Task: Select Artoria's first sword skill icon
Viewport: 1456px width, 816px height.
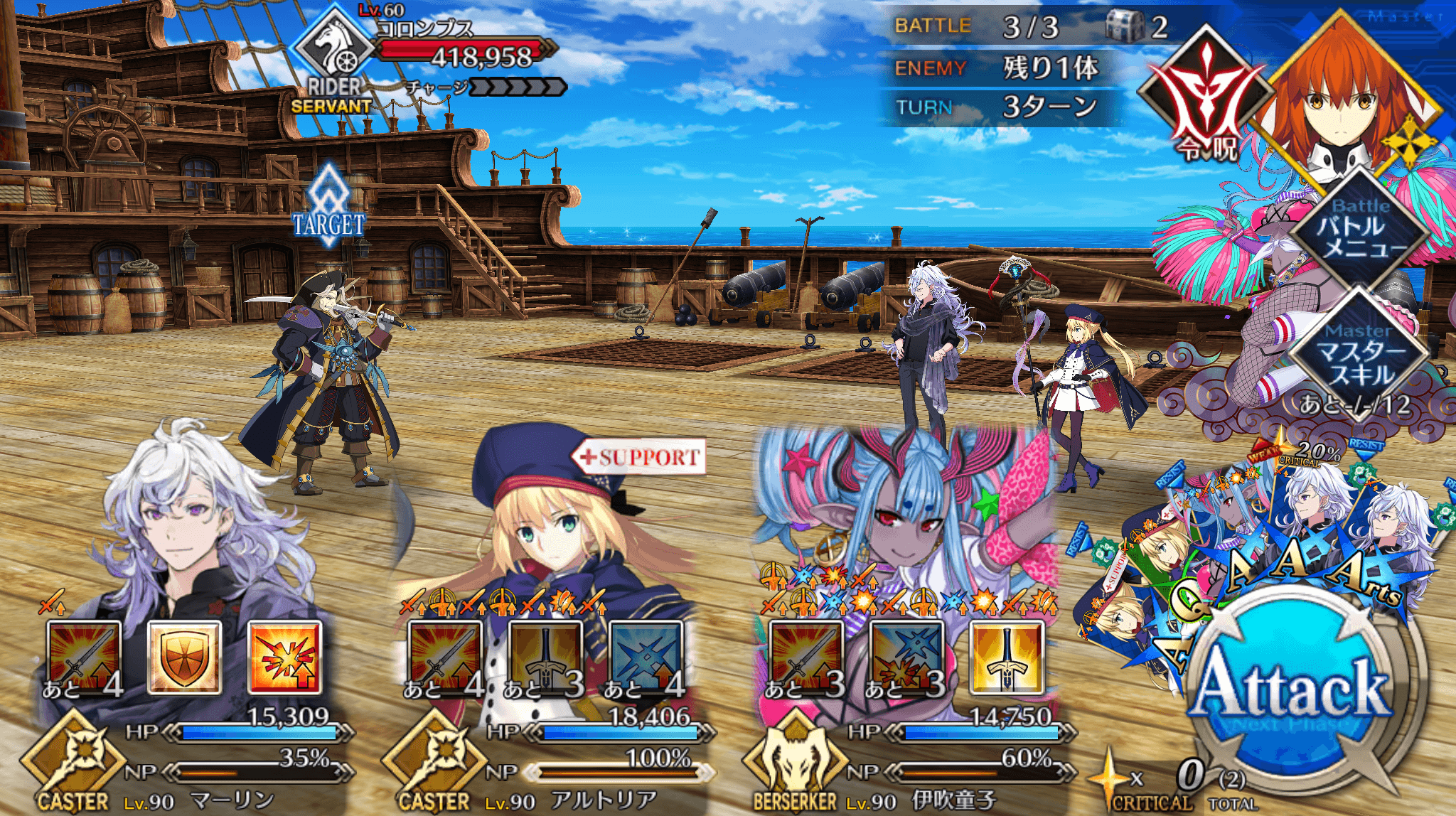Action: pos(445,657)
